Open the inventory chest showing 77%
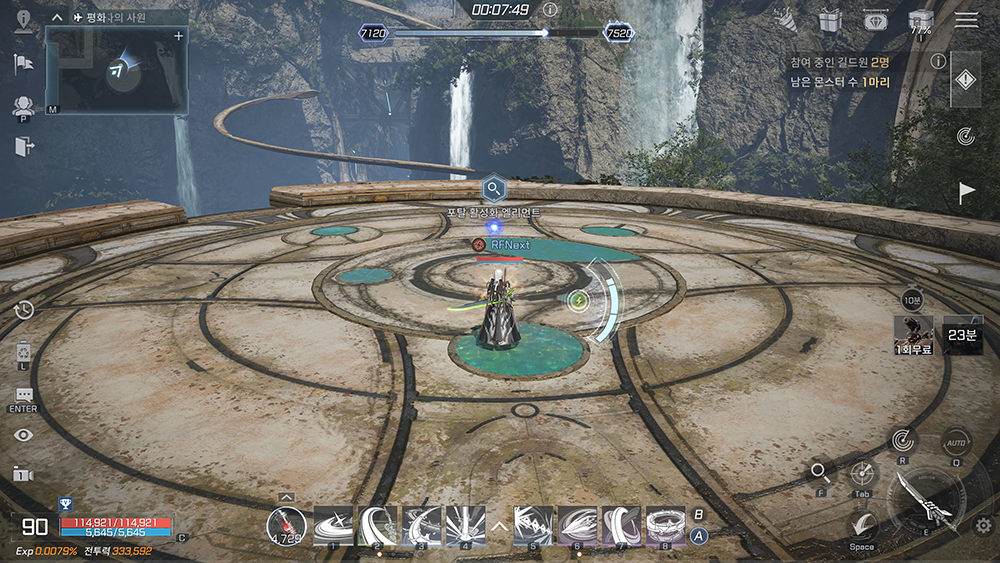 pyautogui.click(x=920, y=21)
